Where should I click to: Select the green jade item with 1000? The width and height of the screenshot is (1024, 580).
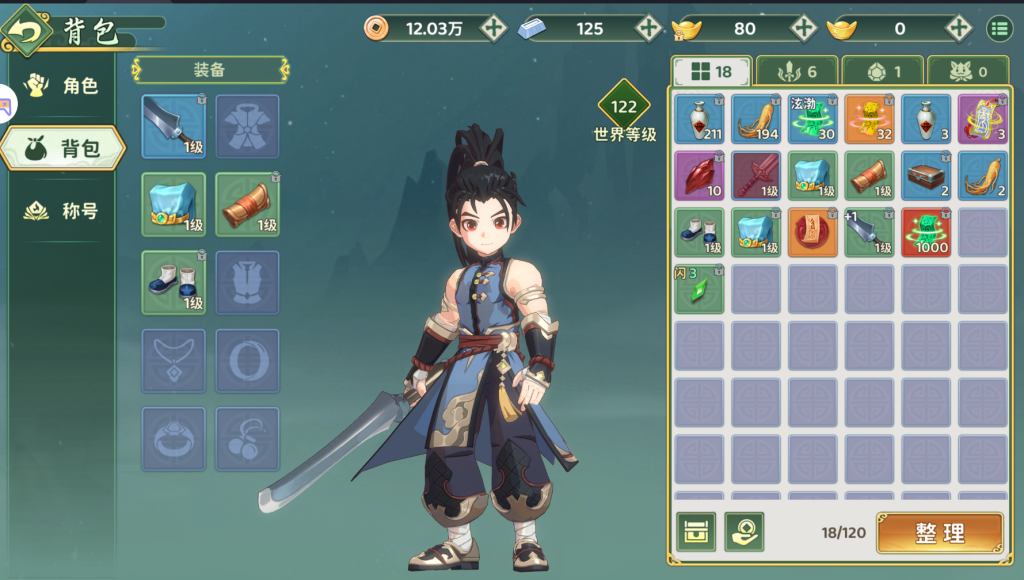(x=926, y=232)
